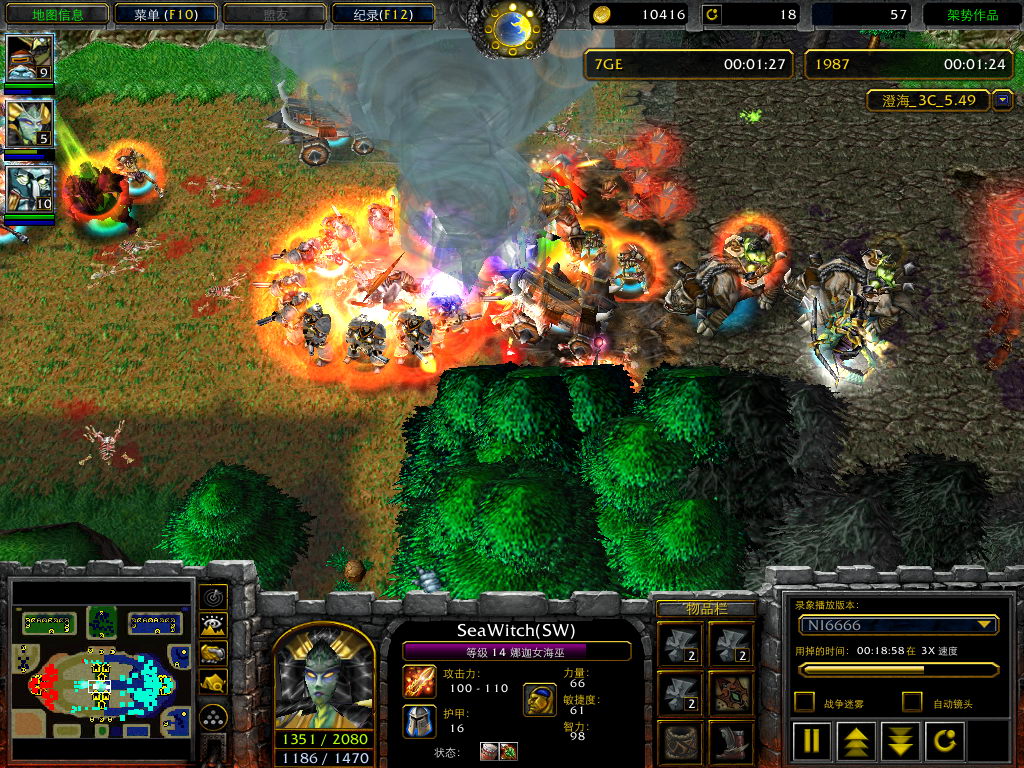The height and width of the screenshot is (768, 1024).
Task: Enable the 战争迷雾 fog of war checkbox
Action: point(804,702)
